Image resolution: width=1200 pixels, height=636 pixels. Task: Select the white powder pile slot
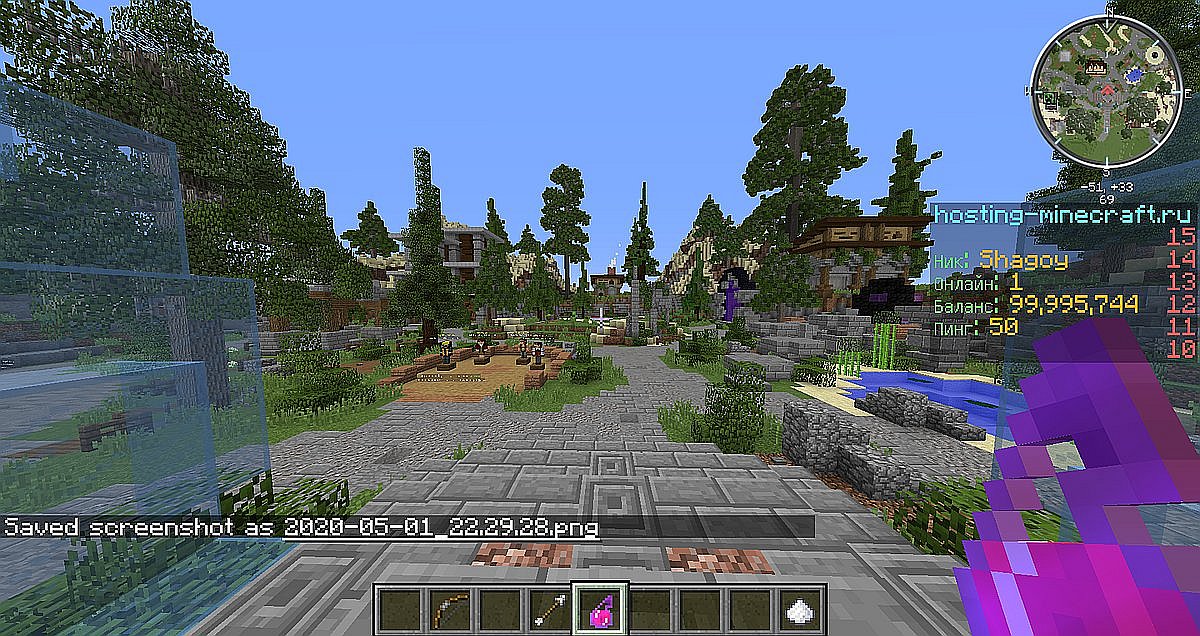tap(798, 607)
